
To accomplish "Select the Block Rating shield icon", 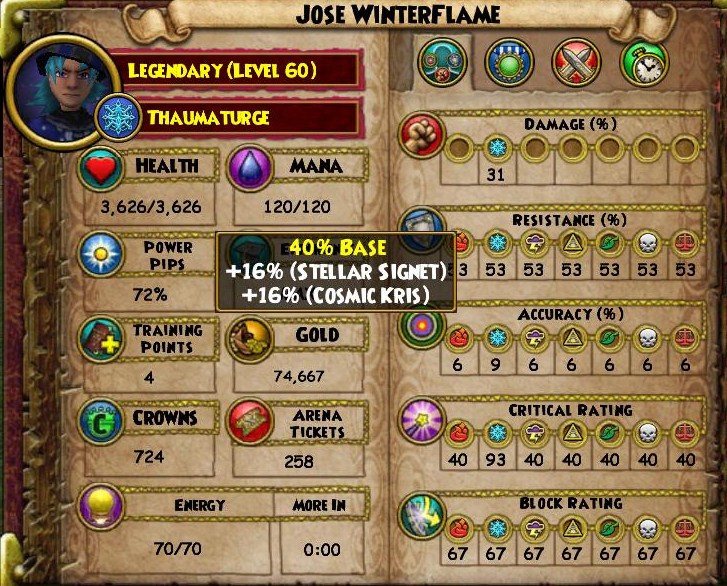I will (x=421, y=514).
